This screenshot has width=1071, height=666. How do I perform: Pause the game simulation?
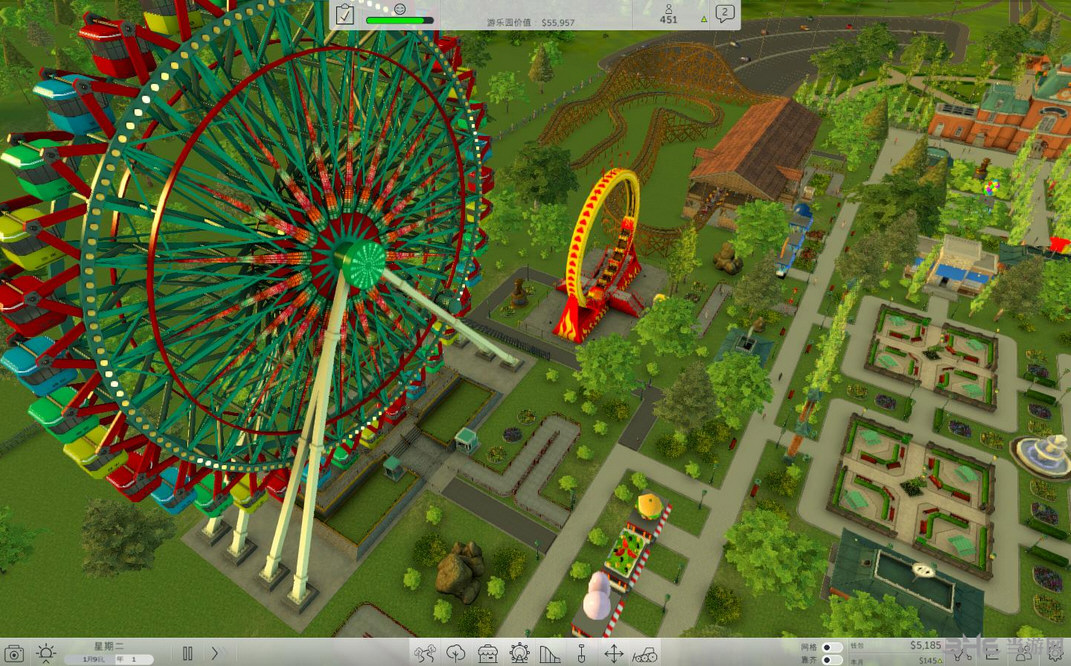pos(187,653)
